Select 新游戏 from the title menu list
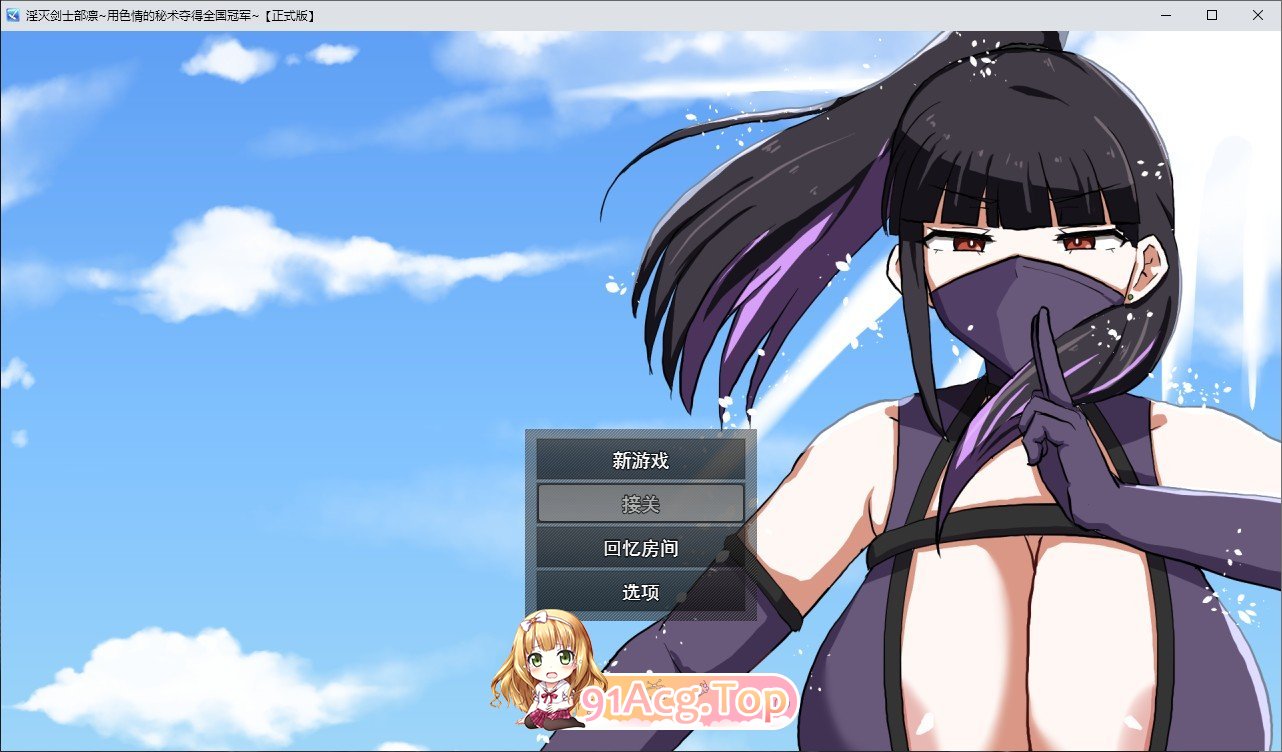The width and height of the screenshot is (1282, 752). tap(640, 460)
